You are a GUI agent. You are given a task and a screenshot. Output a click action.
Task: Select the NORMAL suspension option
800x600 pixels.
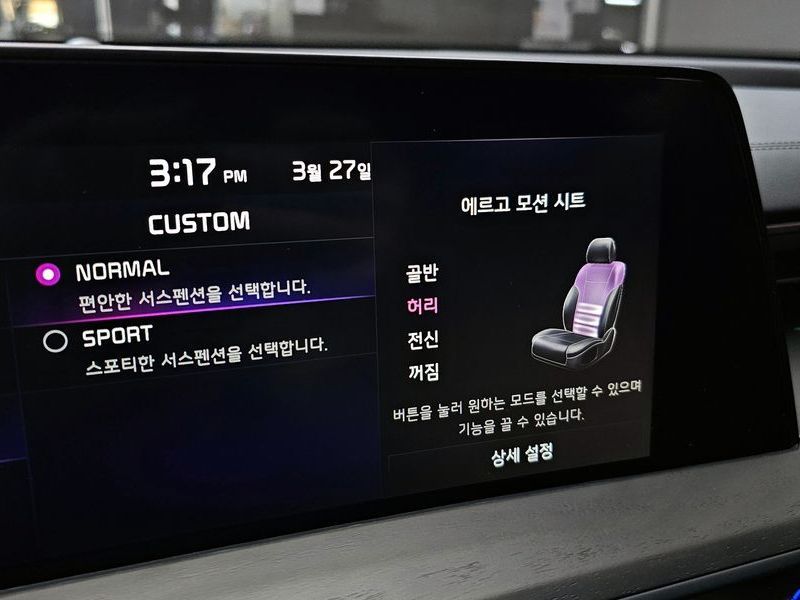(x=48, y=273)
